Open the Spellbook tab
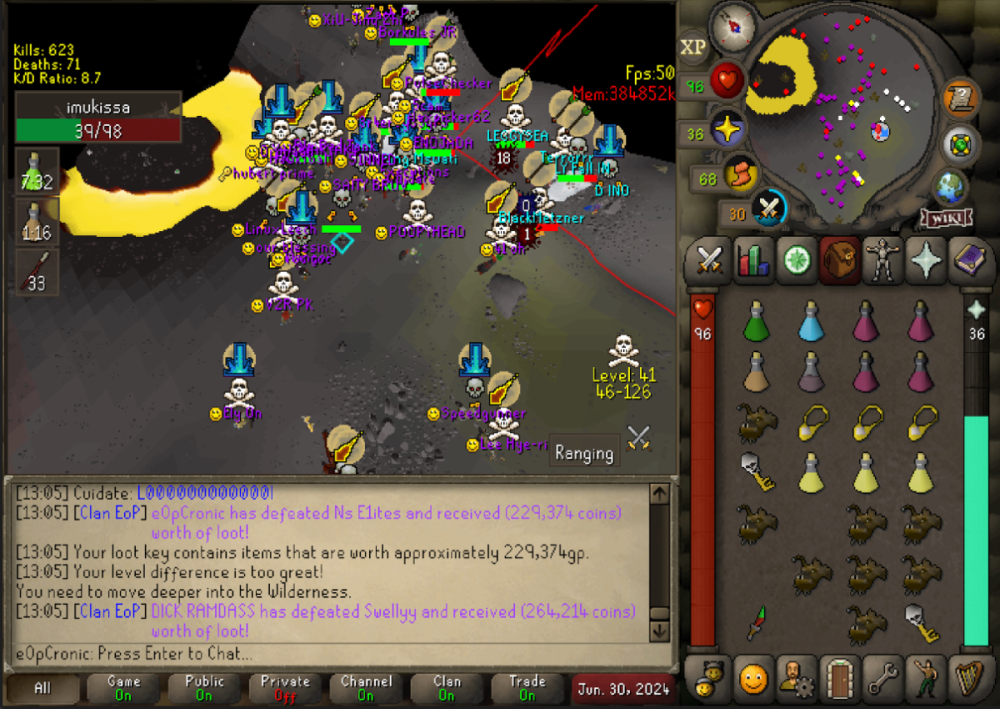This screenshot has width=1000, height=709. pyautogui.click(x=966, y=260)
